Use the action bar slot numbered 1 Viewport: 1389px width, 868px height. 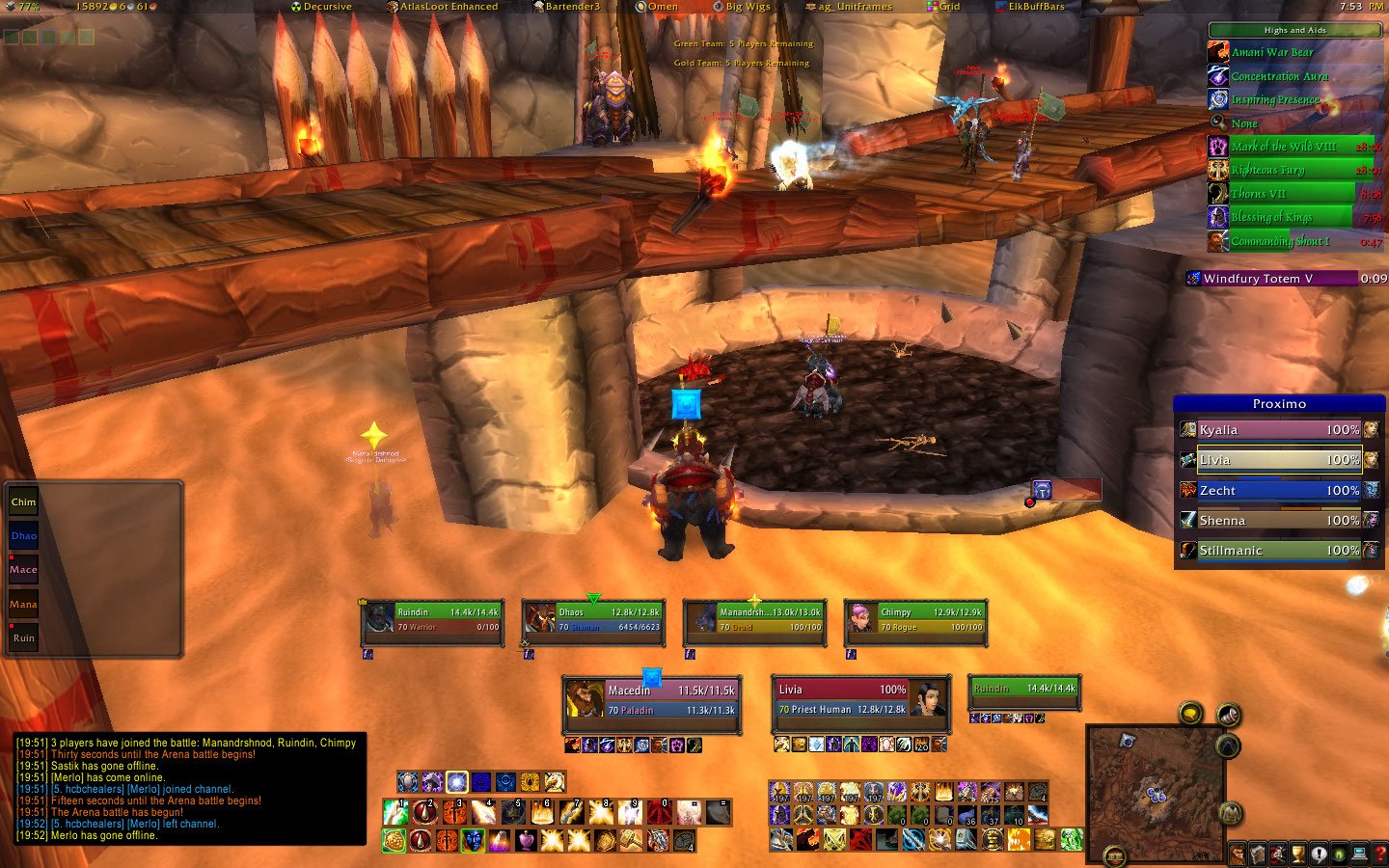[x=394, y=811]
